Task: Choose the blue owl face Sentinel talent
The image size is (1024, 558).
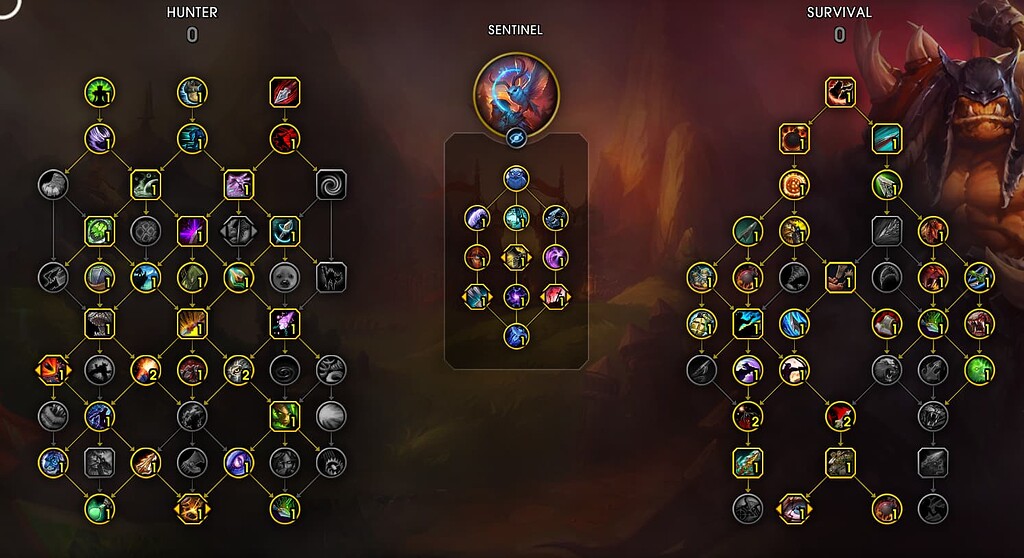Action: coord(516,179)
